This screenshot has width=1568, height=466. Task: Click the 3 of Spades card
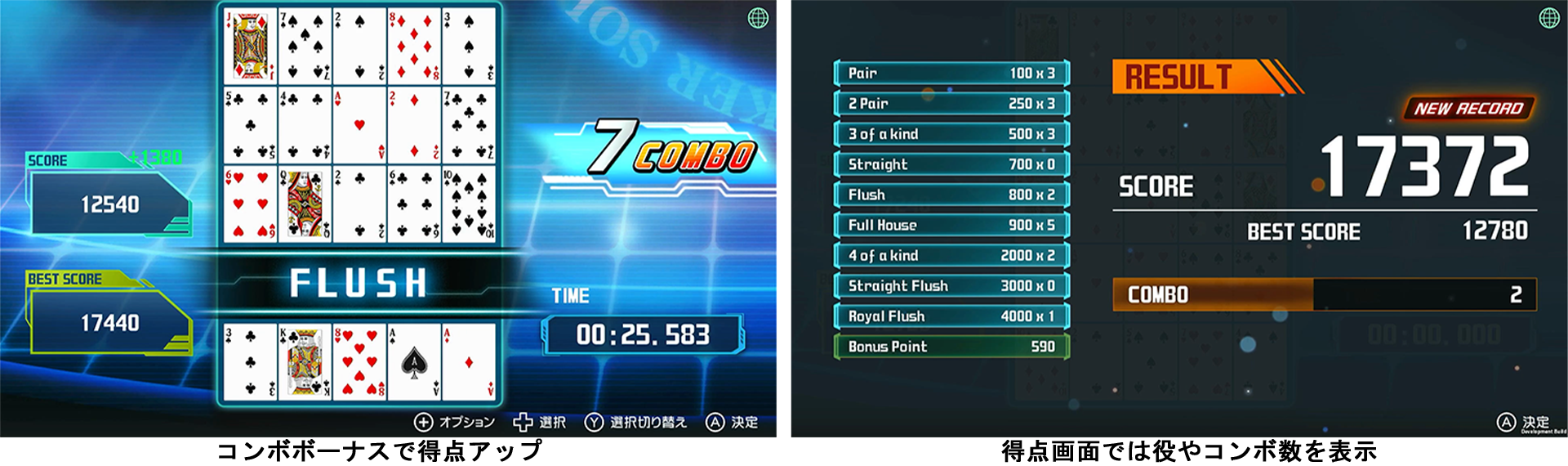pyautogui.click(x=469, y=46)
